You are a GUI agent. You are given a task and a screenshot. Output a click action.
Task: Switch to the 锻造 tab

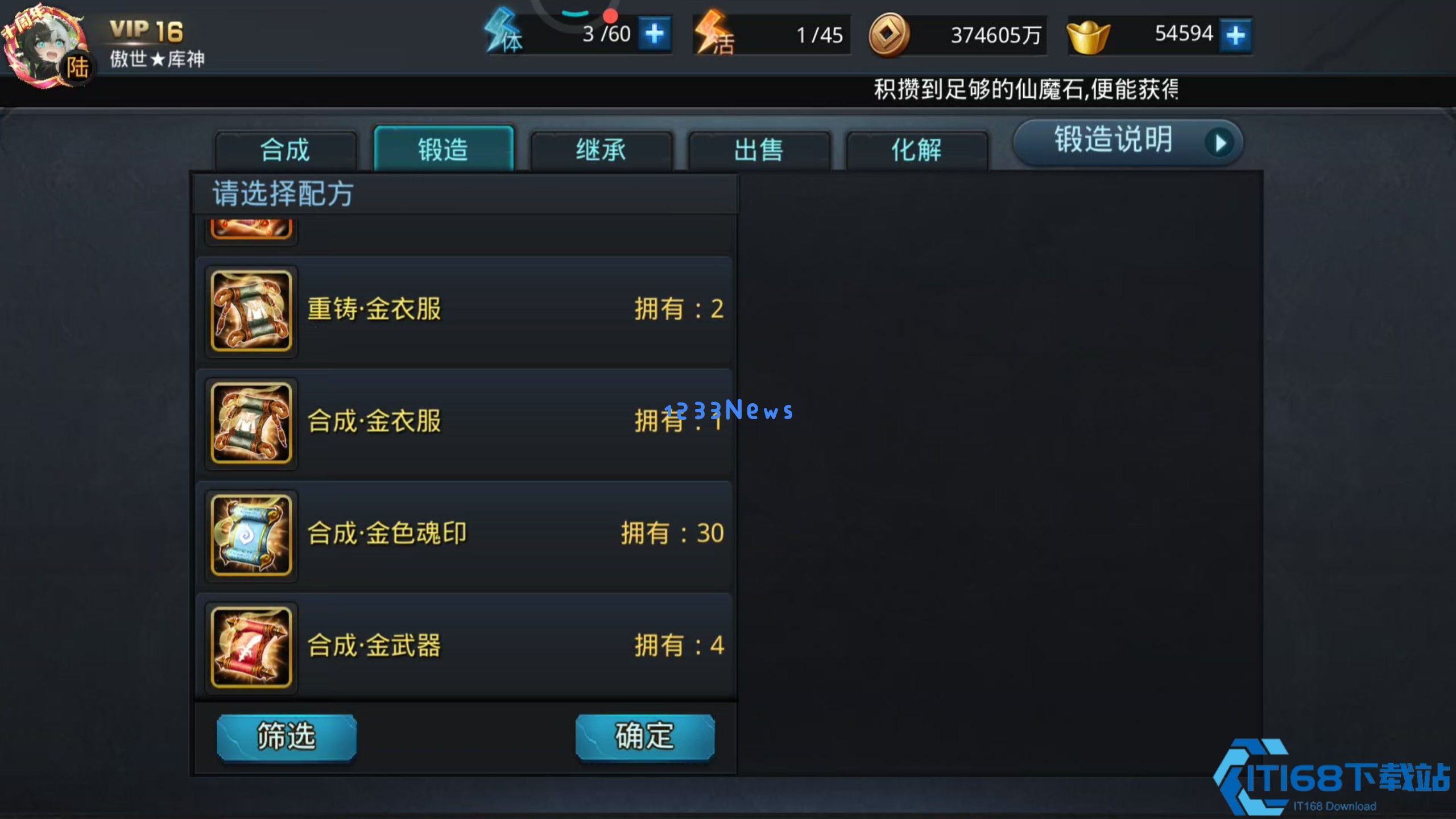coord(444,149)
